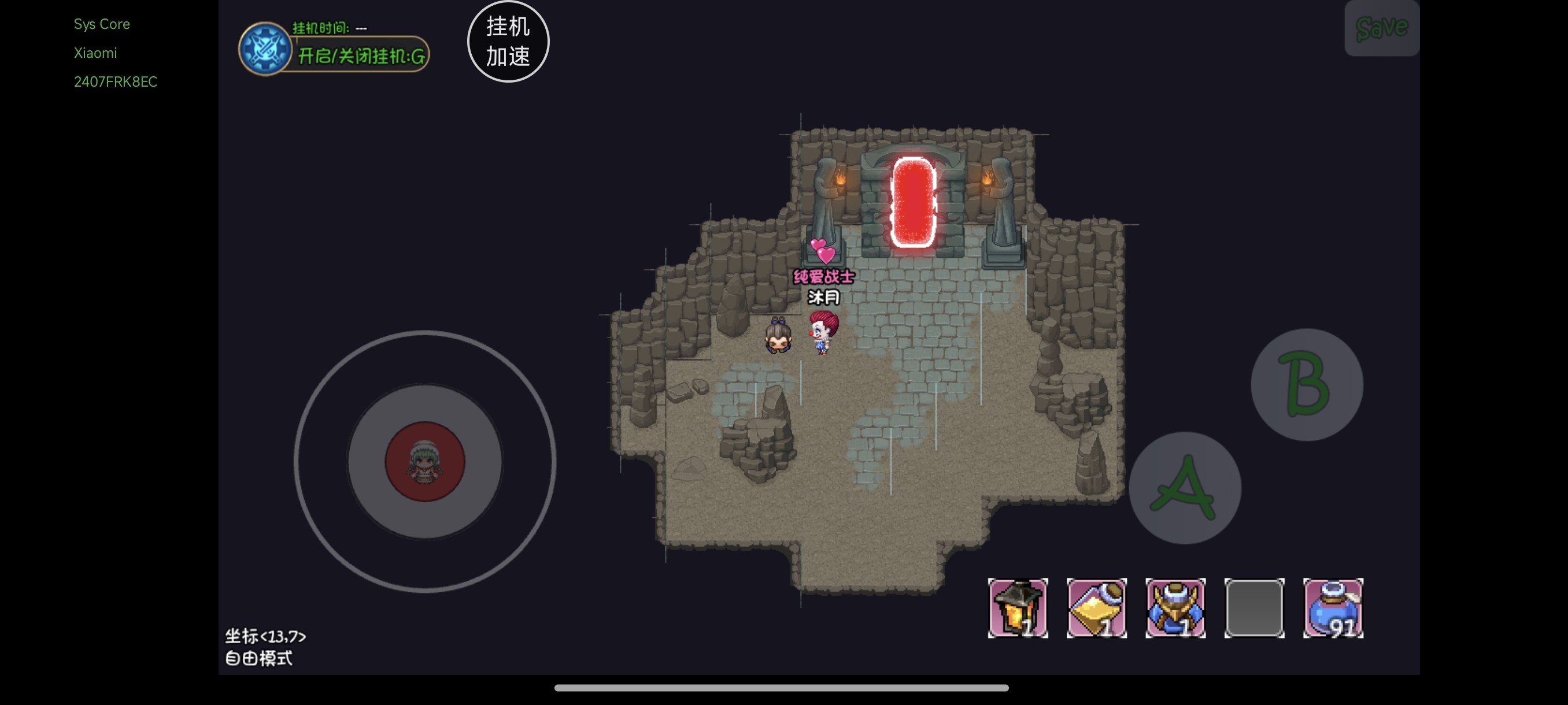Save the game with the Save button
This screenshot has width=1568, height=705.
1381,28
